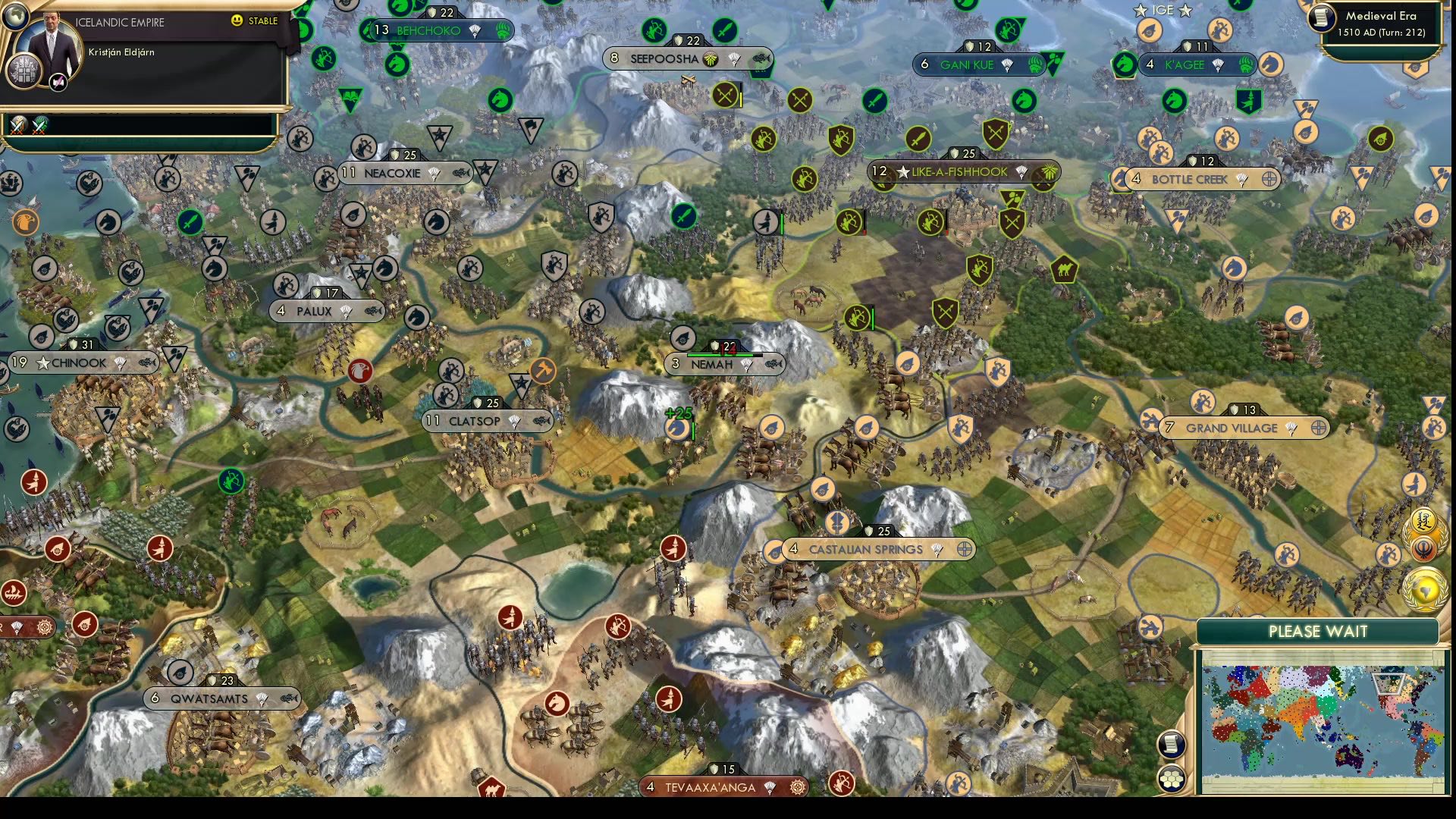Click the star icon on LIKE-A-FISHHOOK banner
The image size is (1456, 819).
tap(902, 172)
